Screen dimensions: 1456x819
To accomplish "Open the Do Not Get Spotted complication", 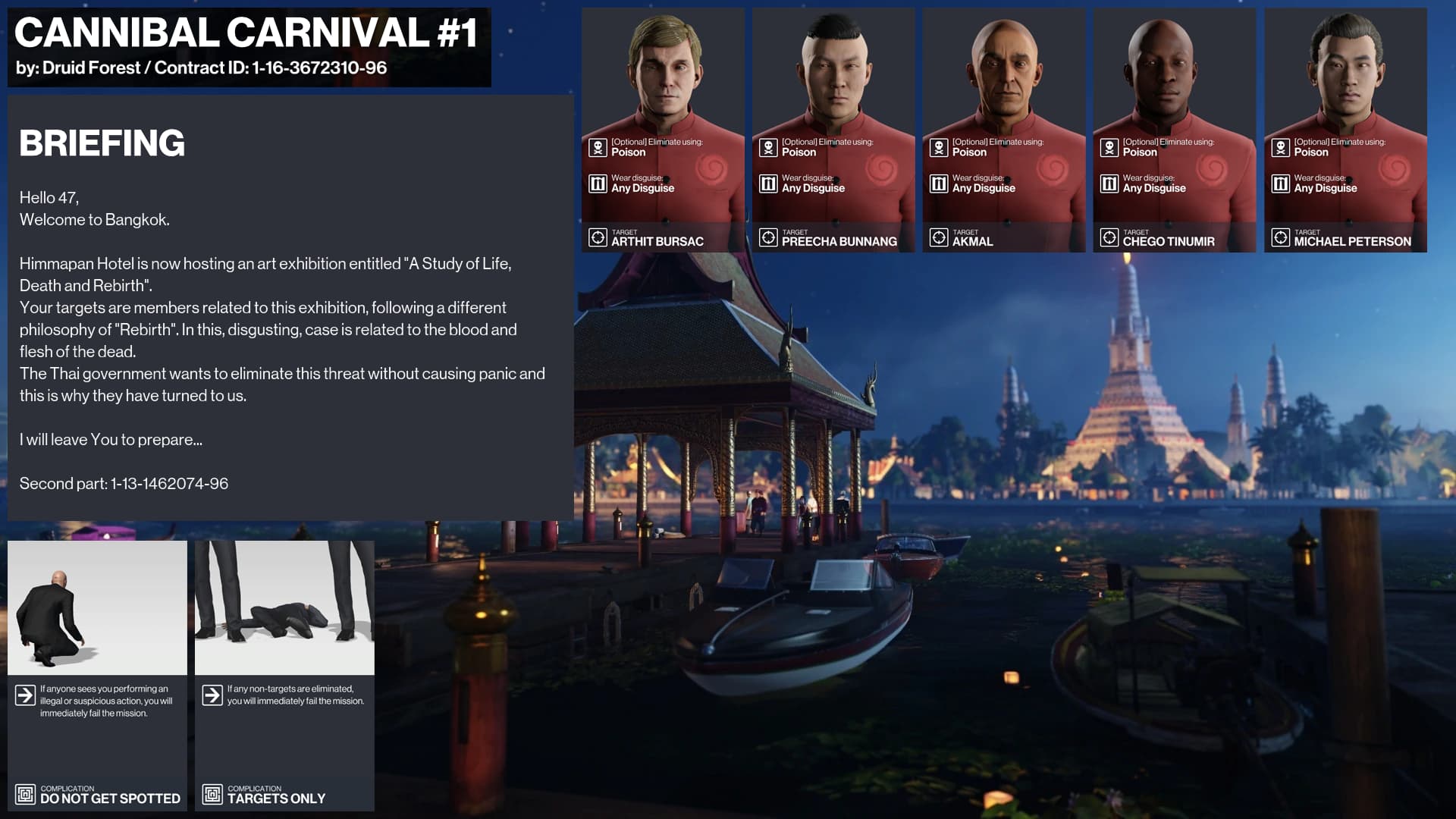I will pos(97,676).
